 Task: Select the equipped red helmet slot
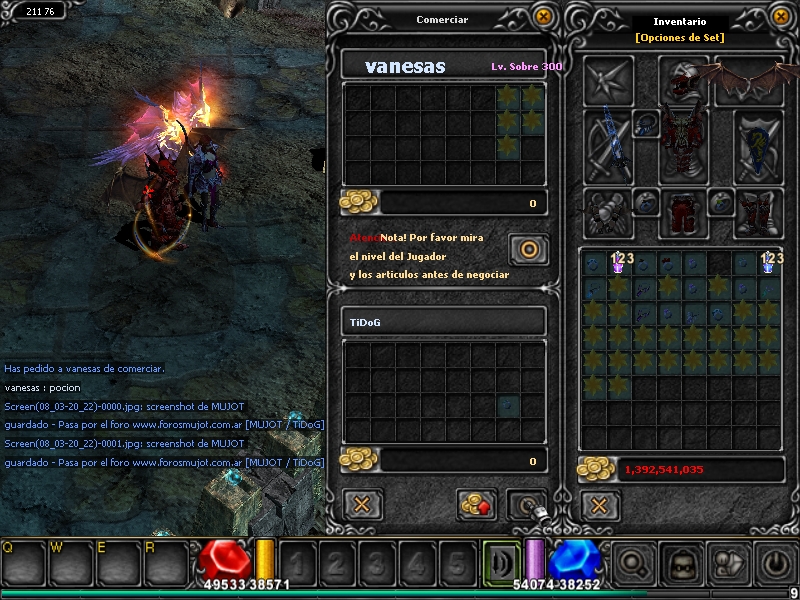coord(684,80)
